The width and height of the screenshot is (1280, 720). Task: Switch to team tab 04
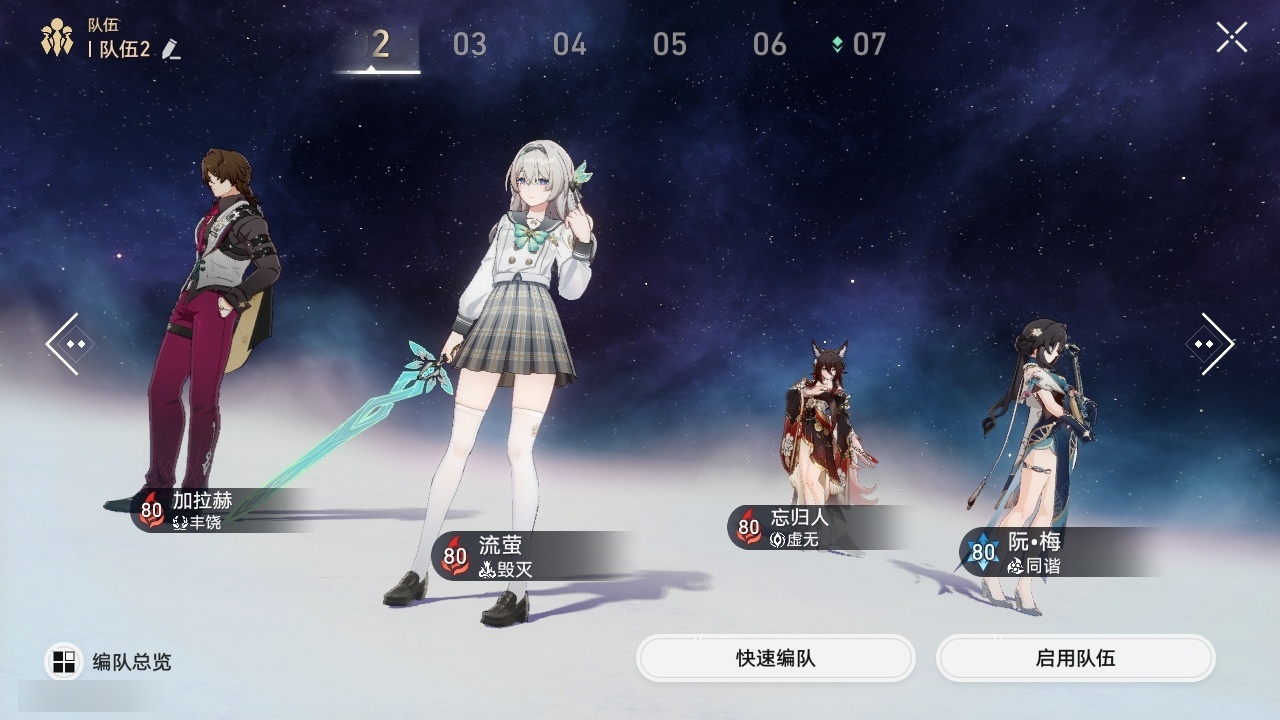(569, 44)
